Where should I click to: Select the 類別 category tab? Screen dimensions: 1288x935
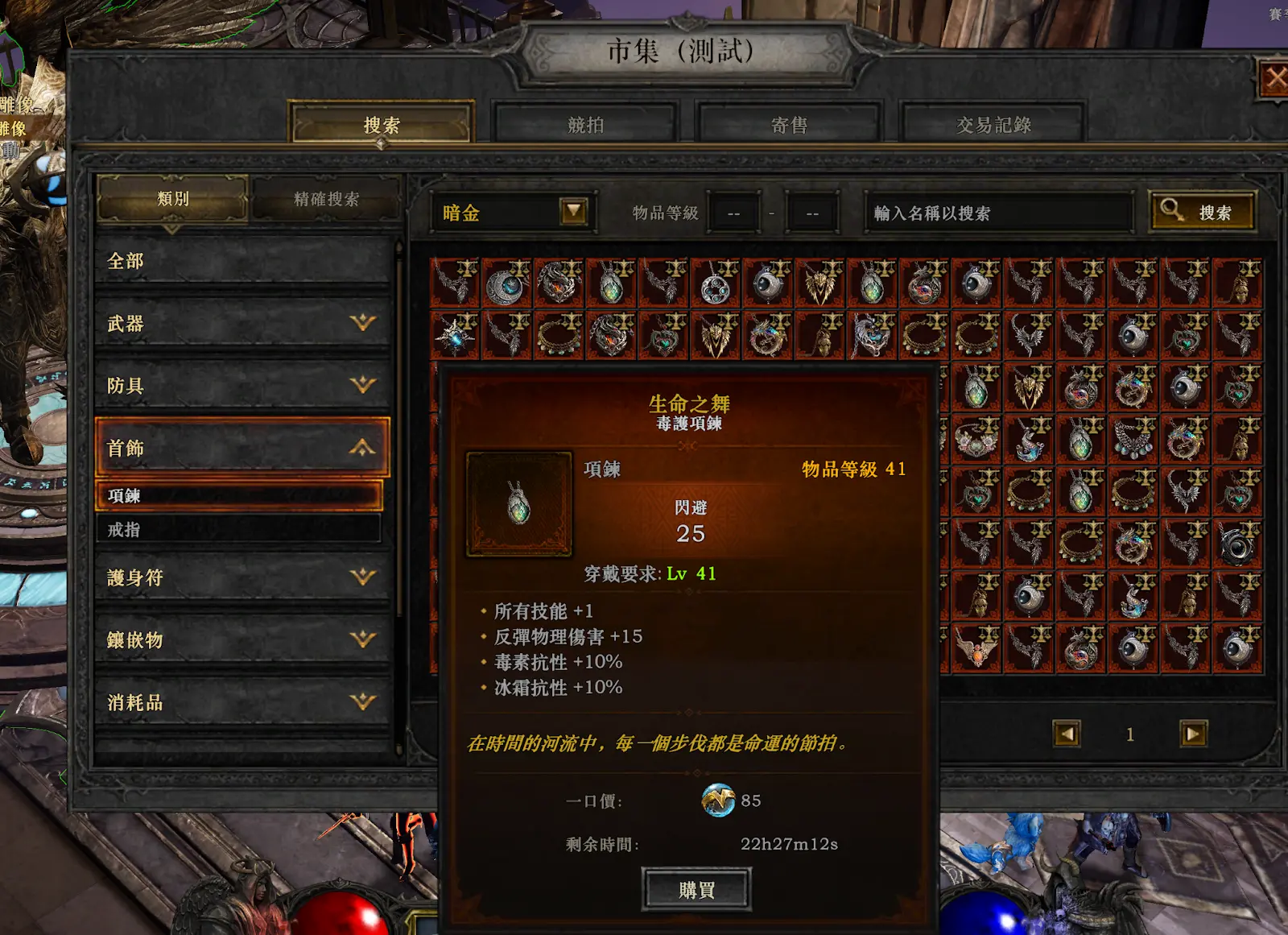[x=172, y=199]
